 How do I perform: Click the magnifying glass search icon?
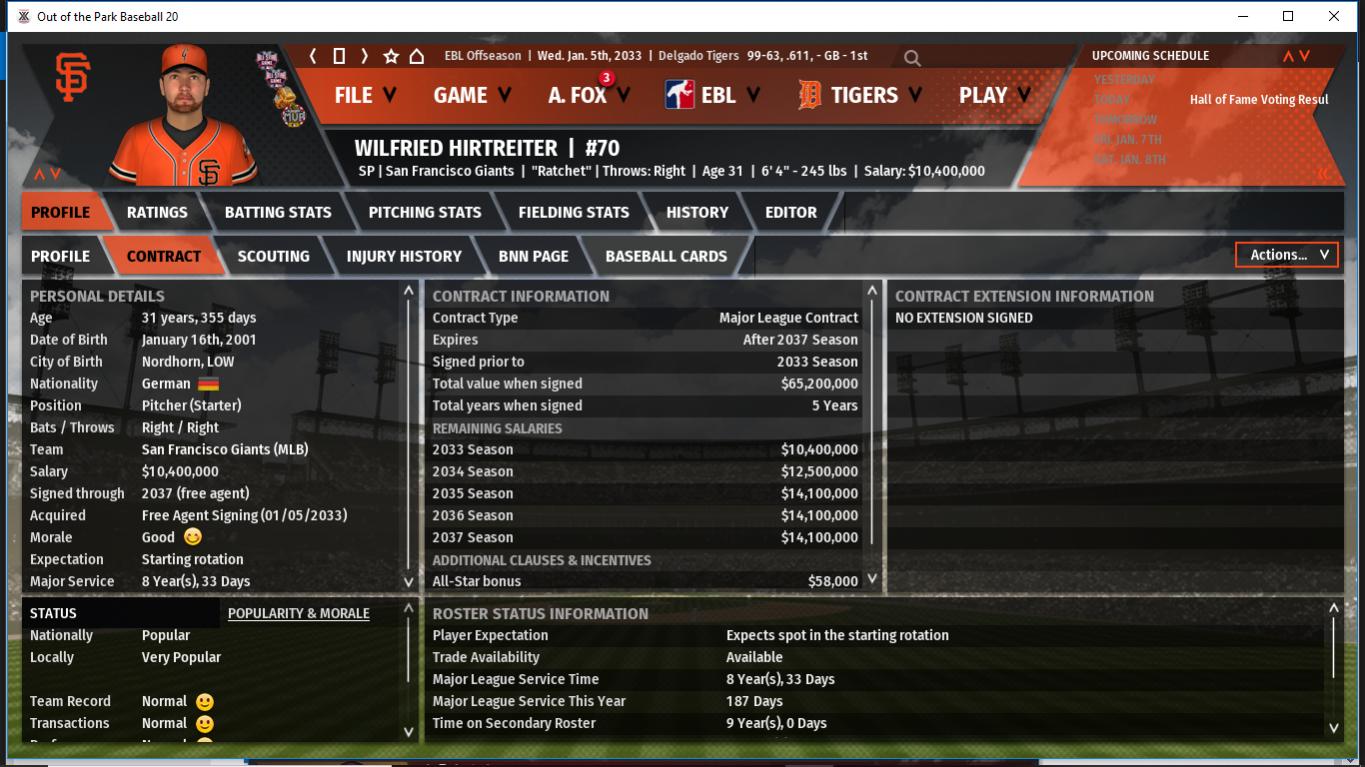click(x=912, y=58)
